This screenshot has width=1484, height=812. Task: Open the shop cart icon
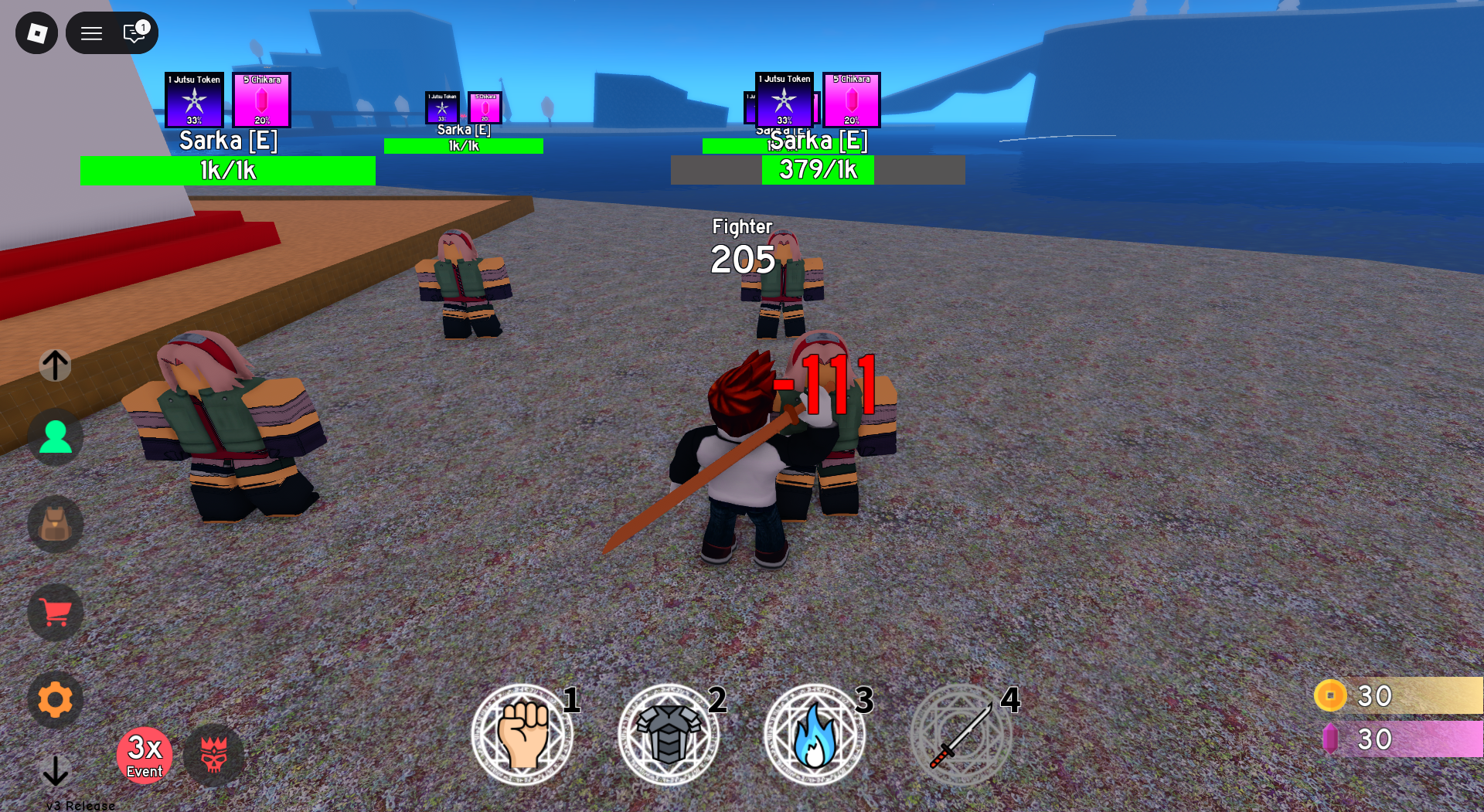pyautogui.click(x=54, y=612)
